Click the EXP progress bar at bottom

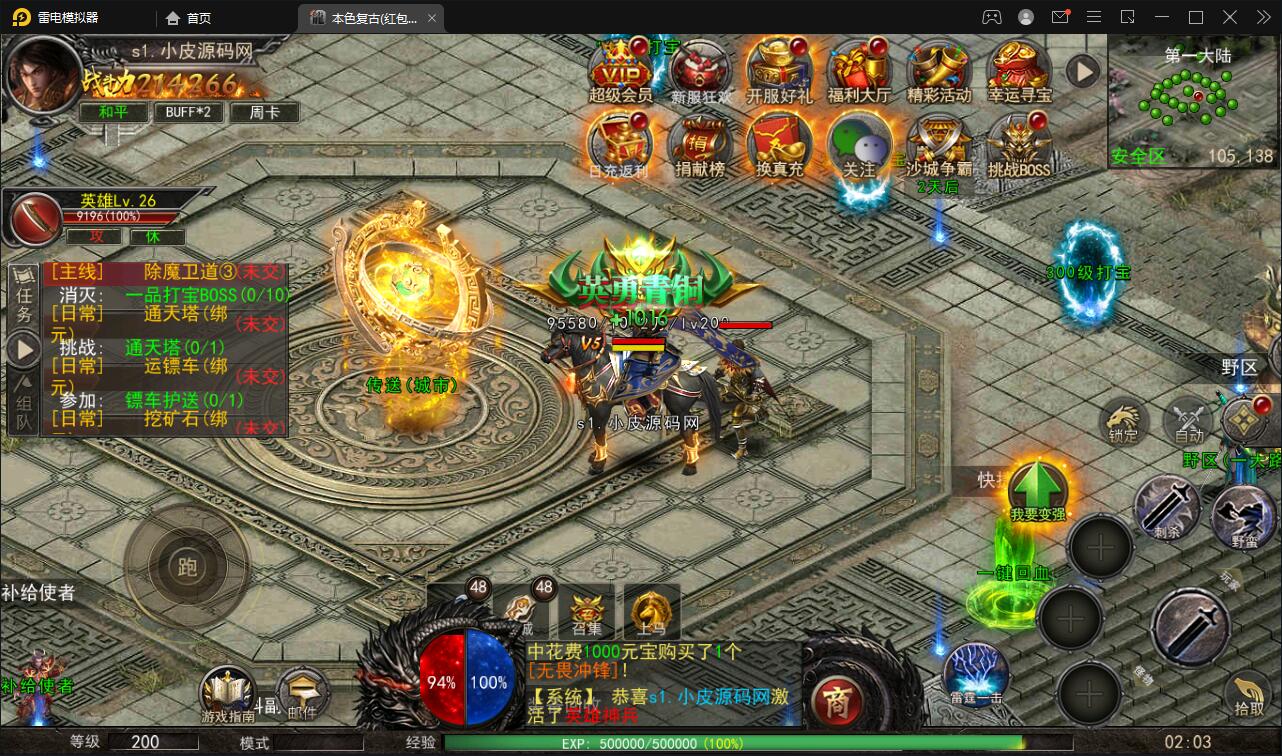click(648, 744)
